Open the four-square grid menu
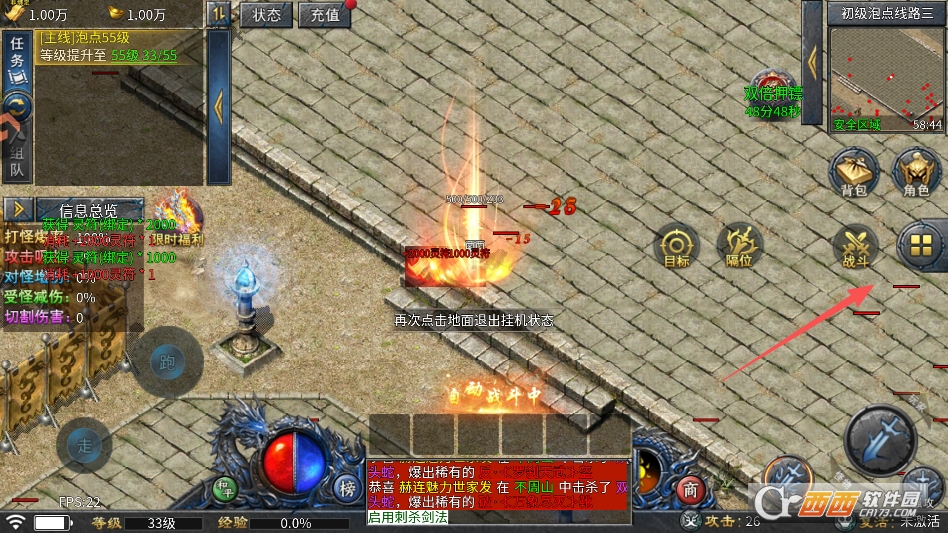Viewport: 948px width, 533px height. tap(921, 244)
